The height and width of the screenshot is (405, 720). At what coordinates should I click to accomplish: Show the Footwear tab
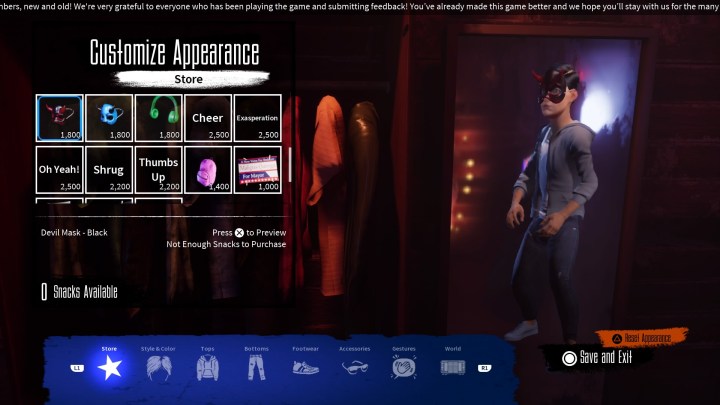[305, 366]
